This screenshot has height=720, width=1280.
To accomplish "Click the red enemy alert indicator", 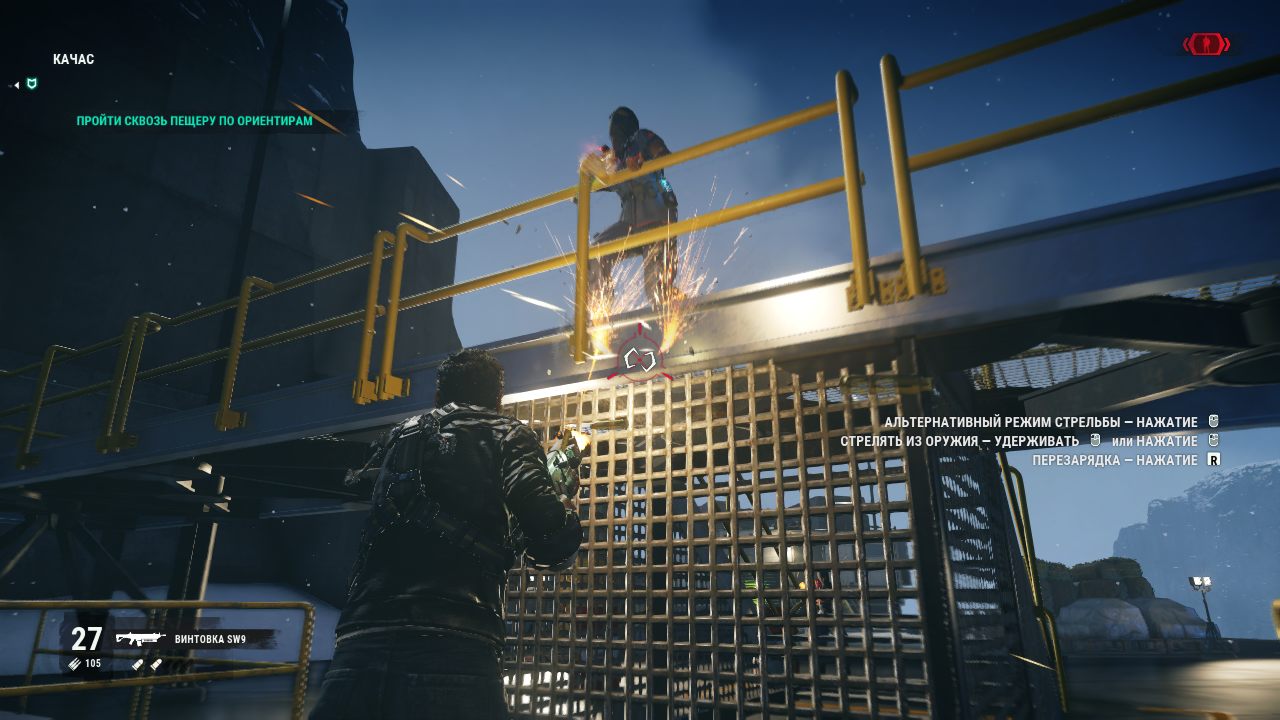I will coord(1206,44).
